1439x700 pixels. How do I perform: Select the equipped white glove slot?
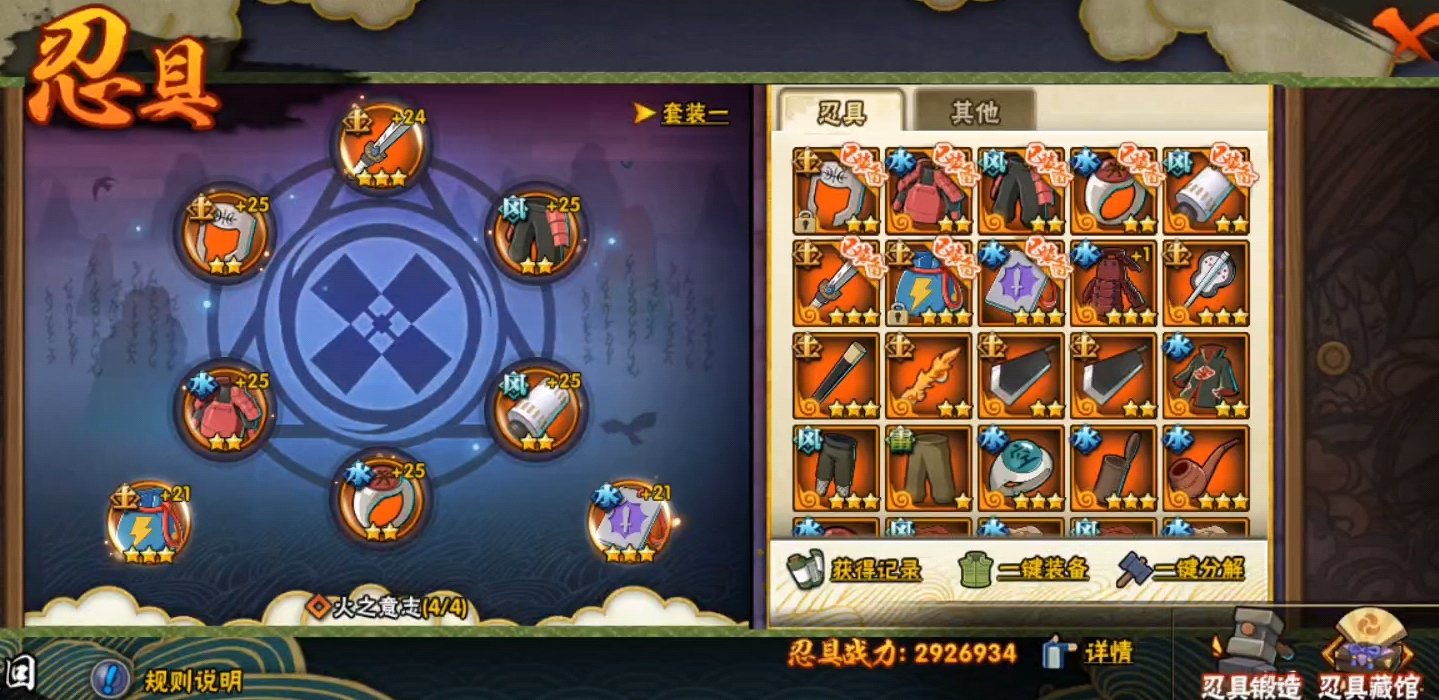[x=536, y=410]
